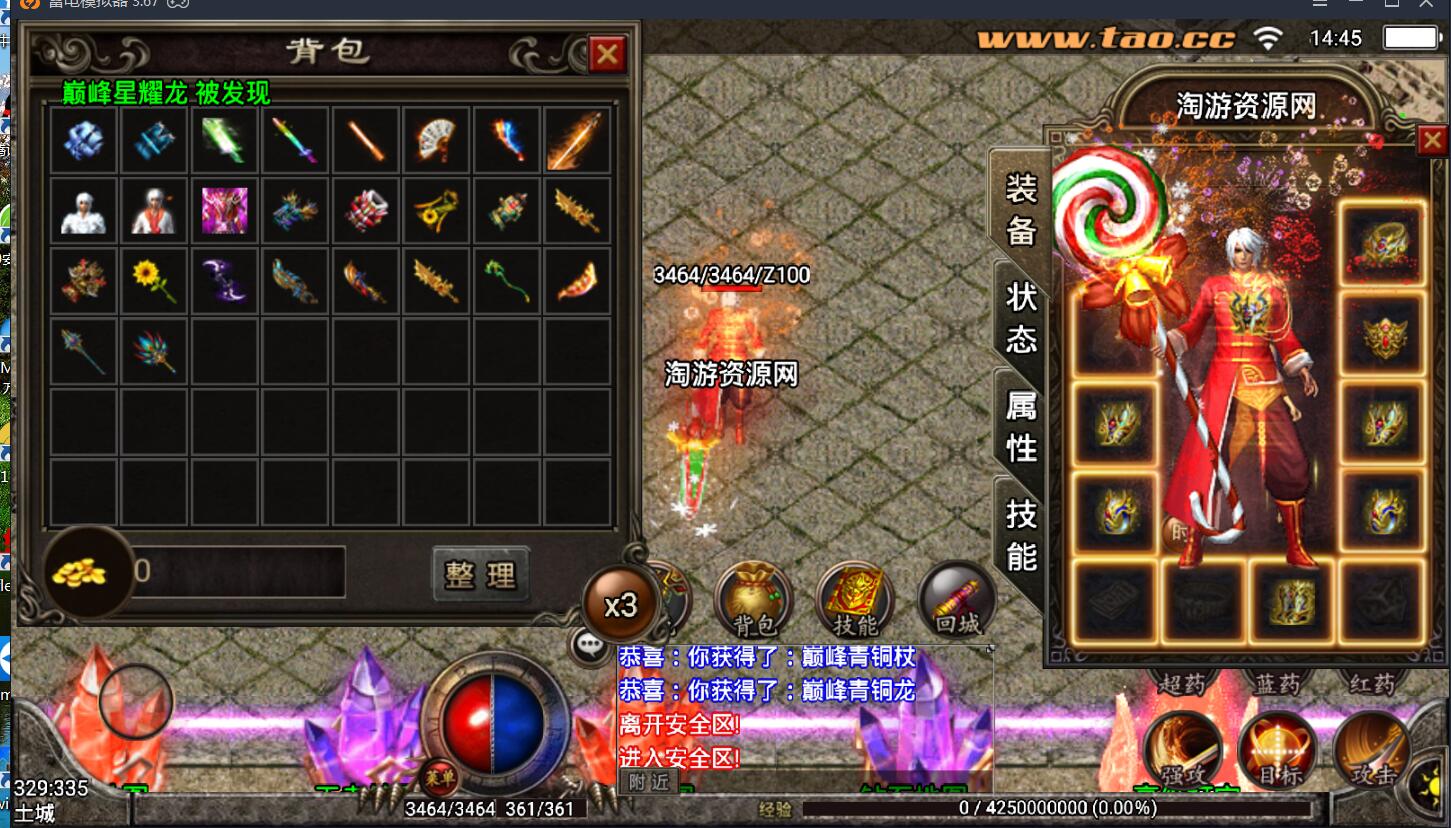Click the 整理 sort button

(x=480, y=574)
